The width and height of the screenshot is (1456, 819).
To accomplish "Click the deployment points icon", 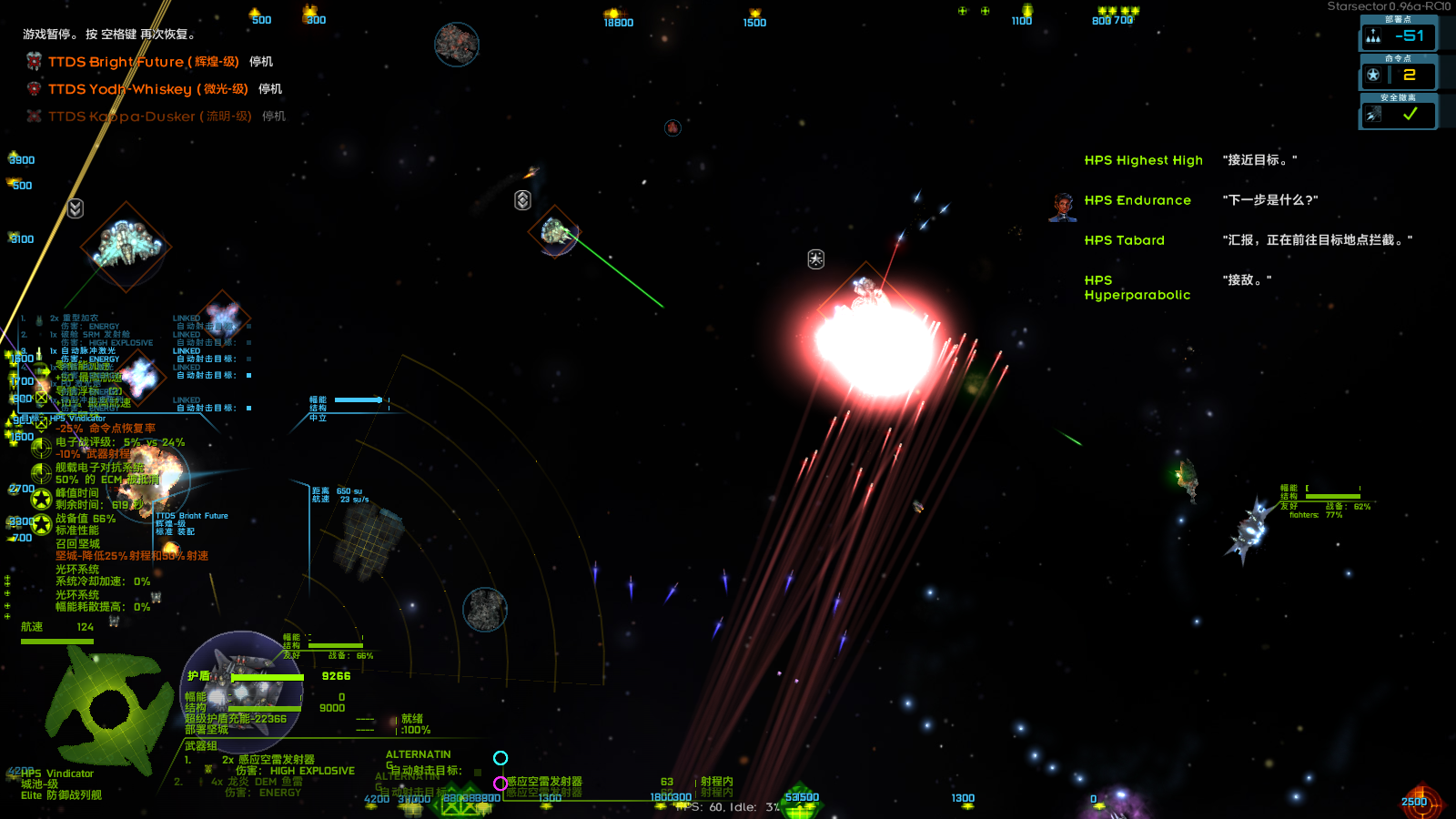I will [1373, 36].
